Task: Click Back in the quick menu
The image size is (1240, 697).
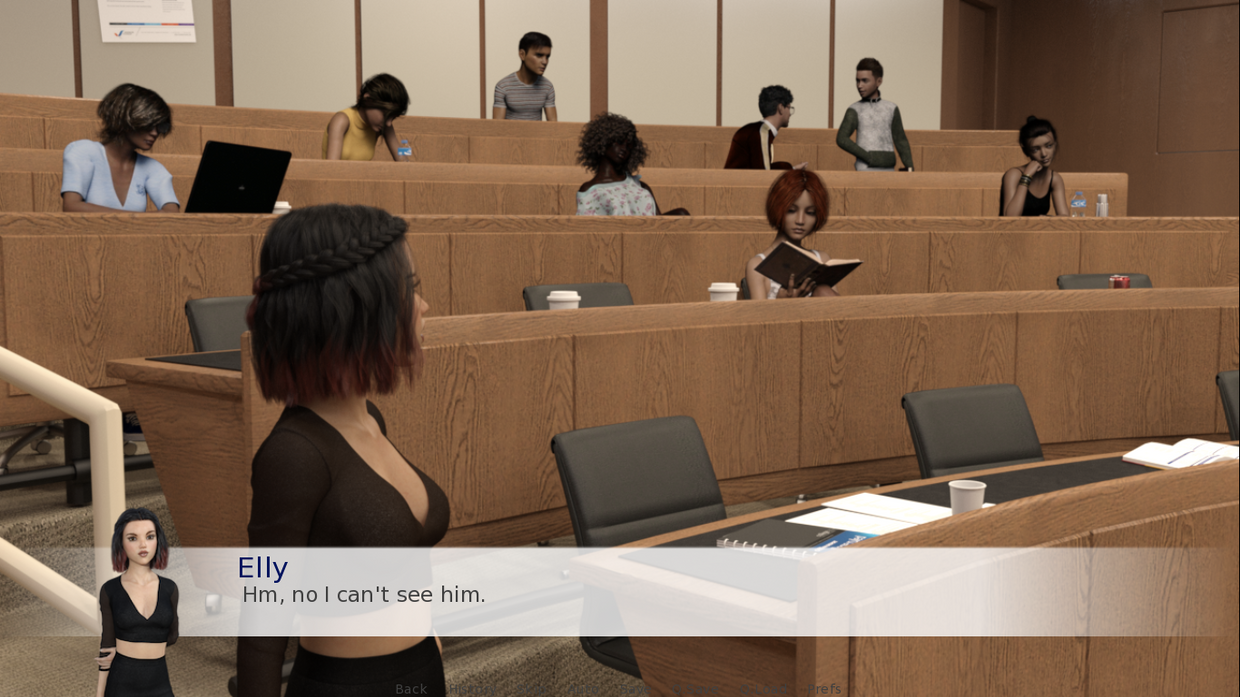Action: pos(411,689)
